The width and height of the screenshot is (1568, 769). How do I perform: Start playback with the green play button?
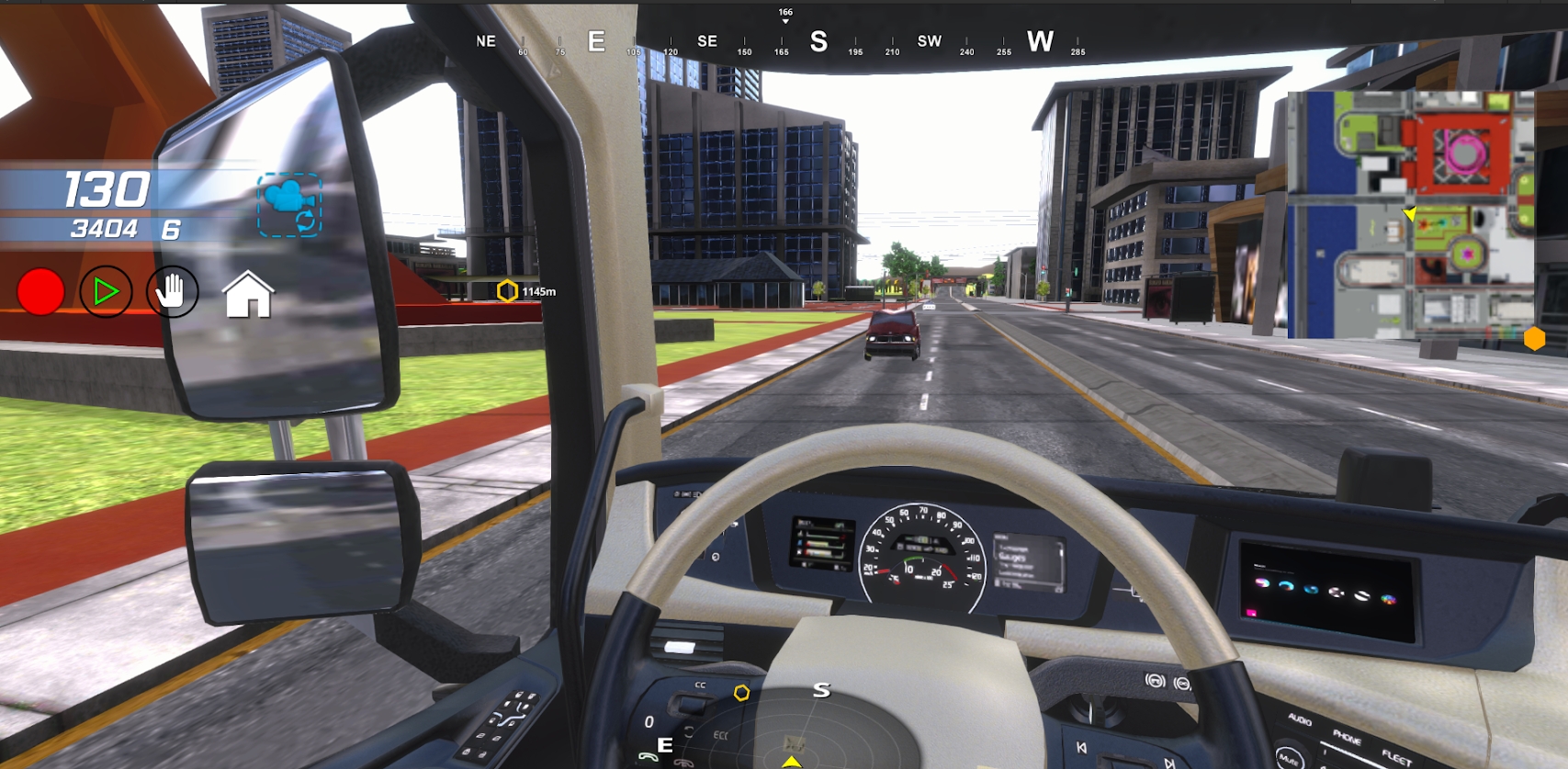pyautogui.click(x=106, y=292)
